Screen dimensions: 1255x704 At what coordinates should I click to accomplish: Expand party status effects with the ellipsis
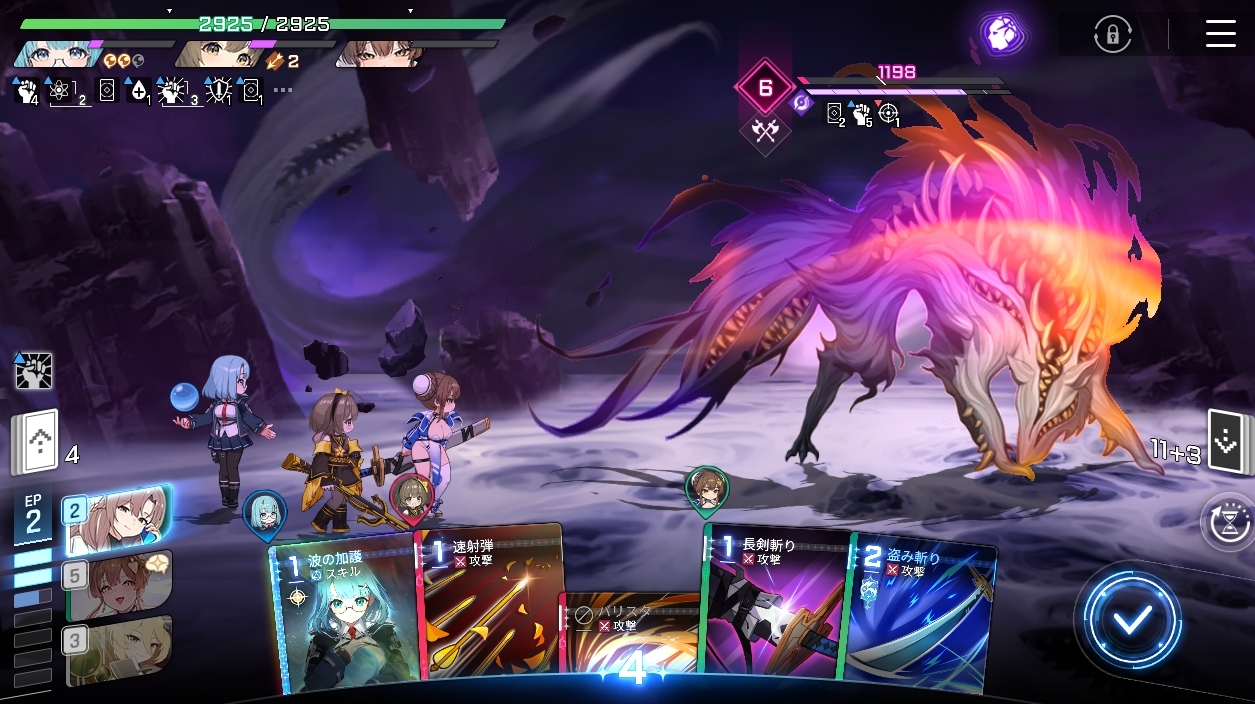(x=283, y=90)
